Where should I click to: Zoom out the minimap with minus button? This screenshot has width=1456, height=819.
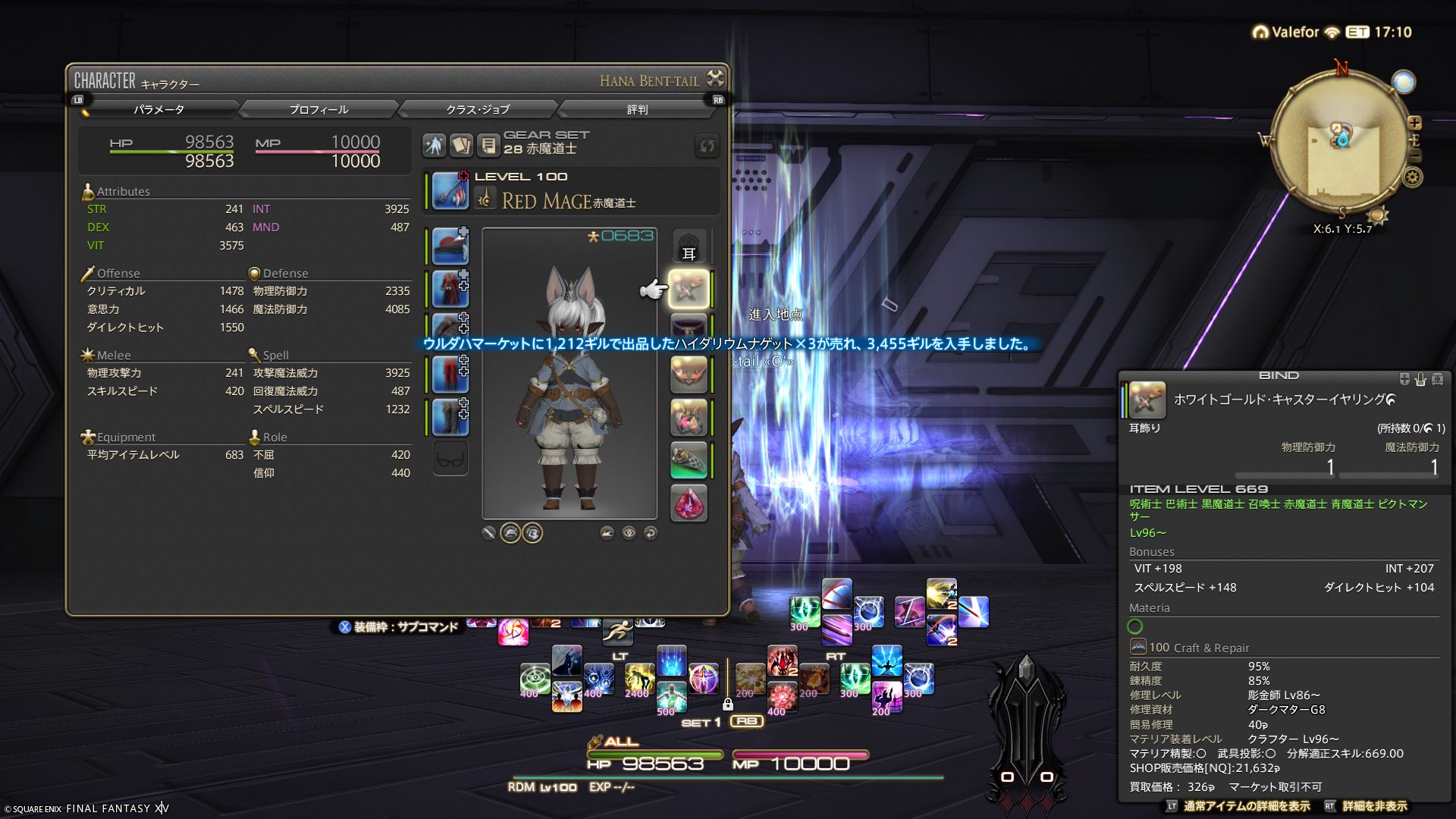coord(1414,155)
